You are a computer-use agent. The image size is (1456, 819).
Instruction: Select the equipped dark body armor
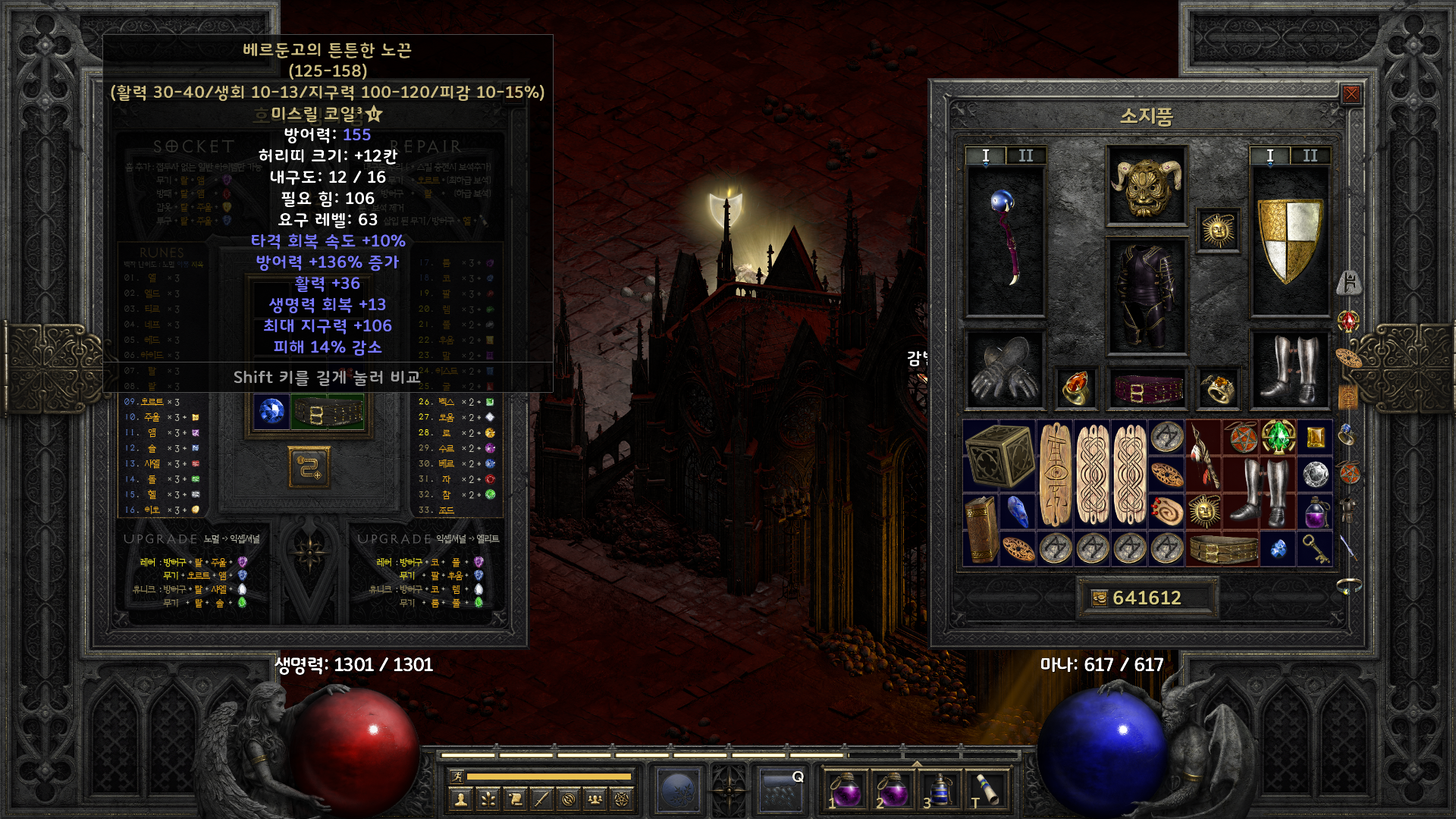pos(1146,296)
